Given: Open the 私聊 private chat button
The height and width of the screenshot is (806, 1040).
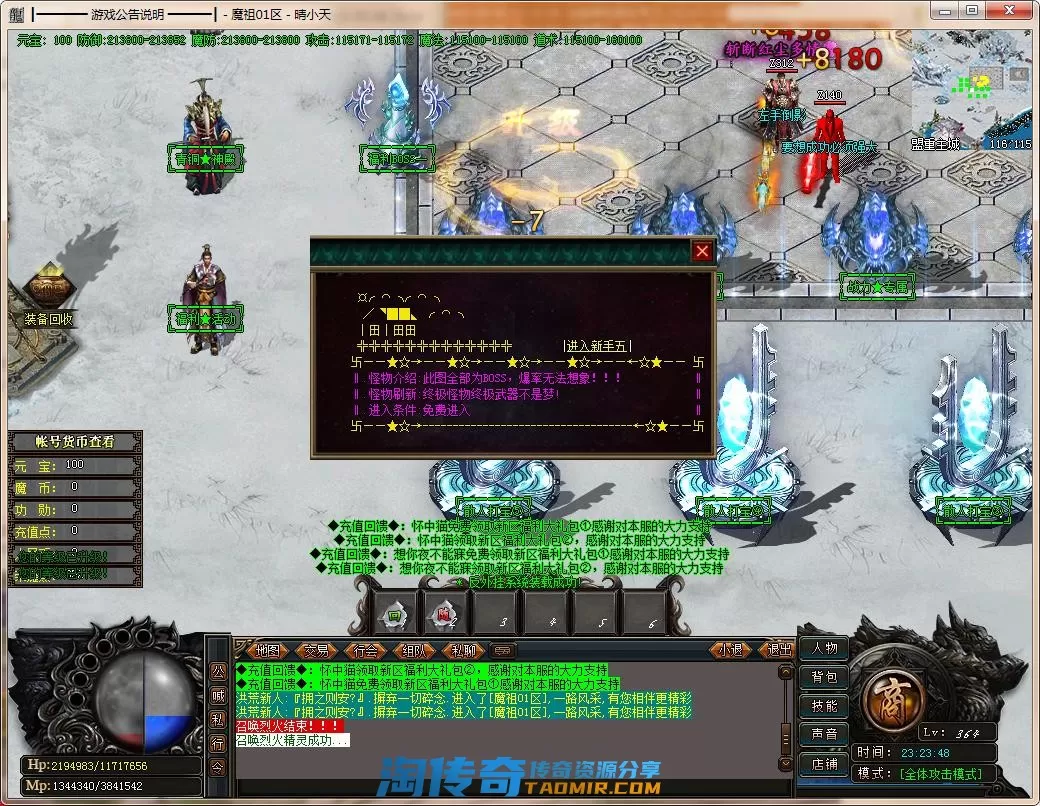Looking at the screenshot, I should [463, 650].
